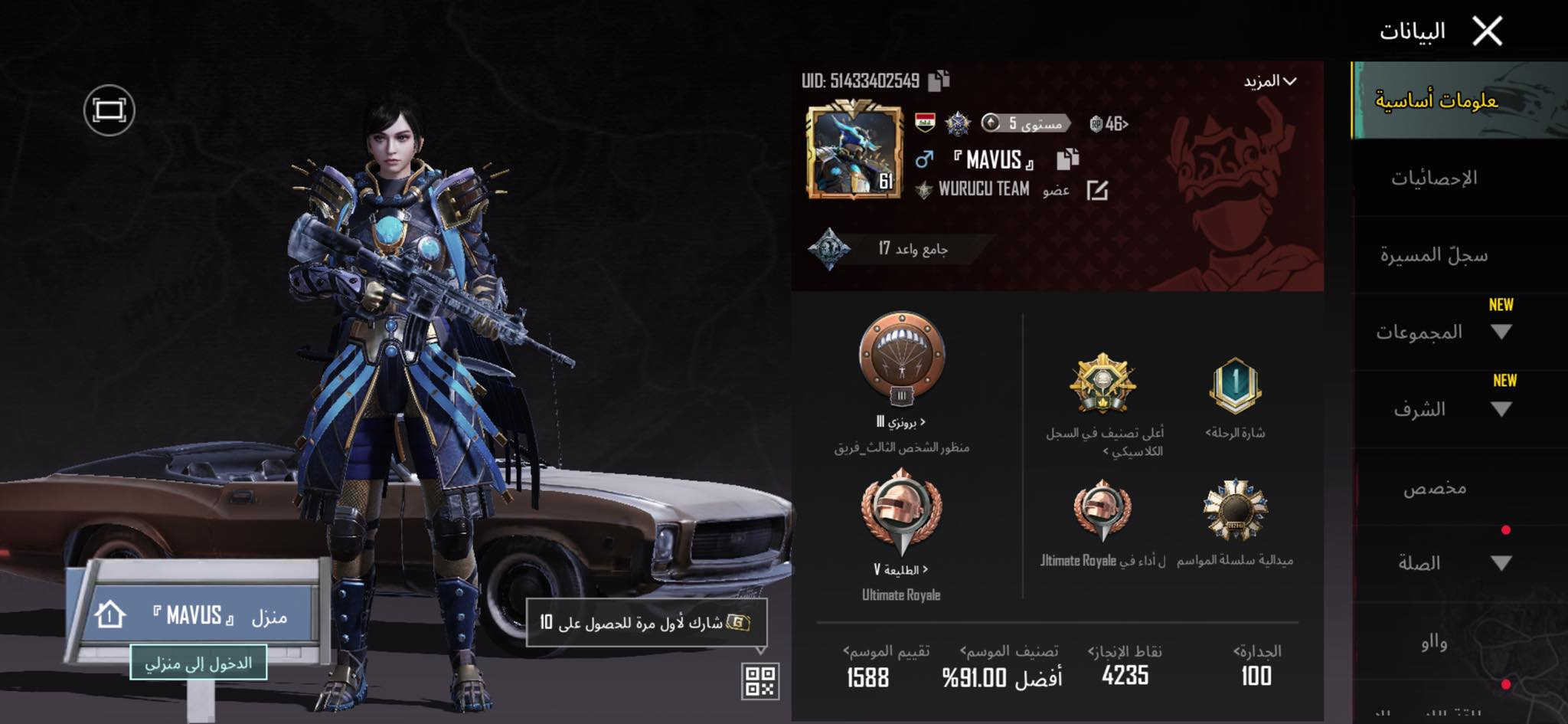Toggle fullscreen character view
The height and width of the screenshot is (724, 1568).
[109, 110]
